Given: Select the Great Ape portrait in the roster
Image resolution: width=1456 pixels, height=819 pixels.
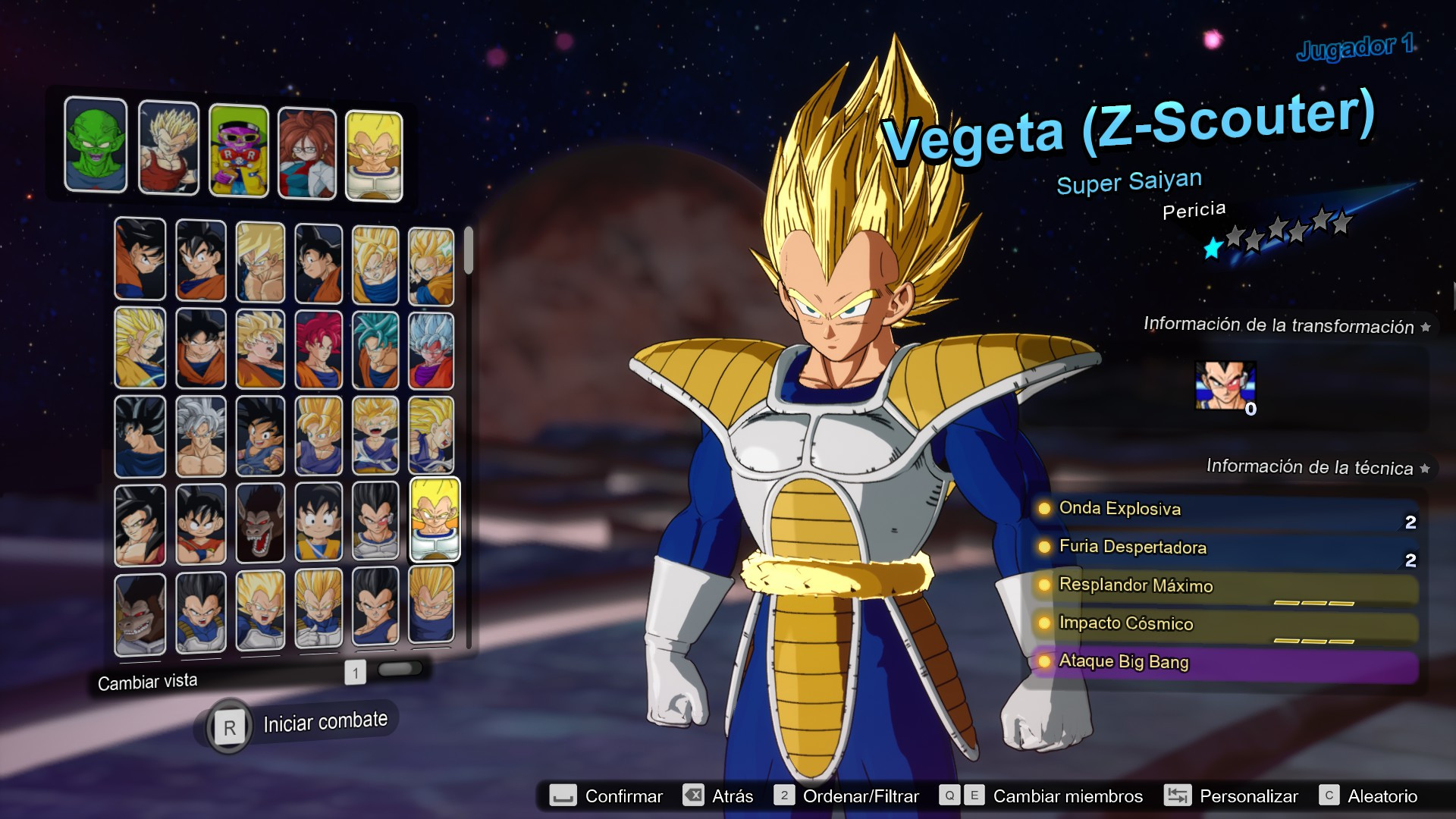Looking at the screenshot, I should click(x=260, y=523).
